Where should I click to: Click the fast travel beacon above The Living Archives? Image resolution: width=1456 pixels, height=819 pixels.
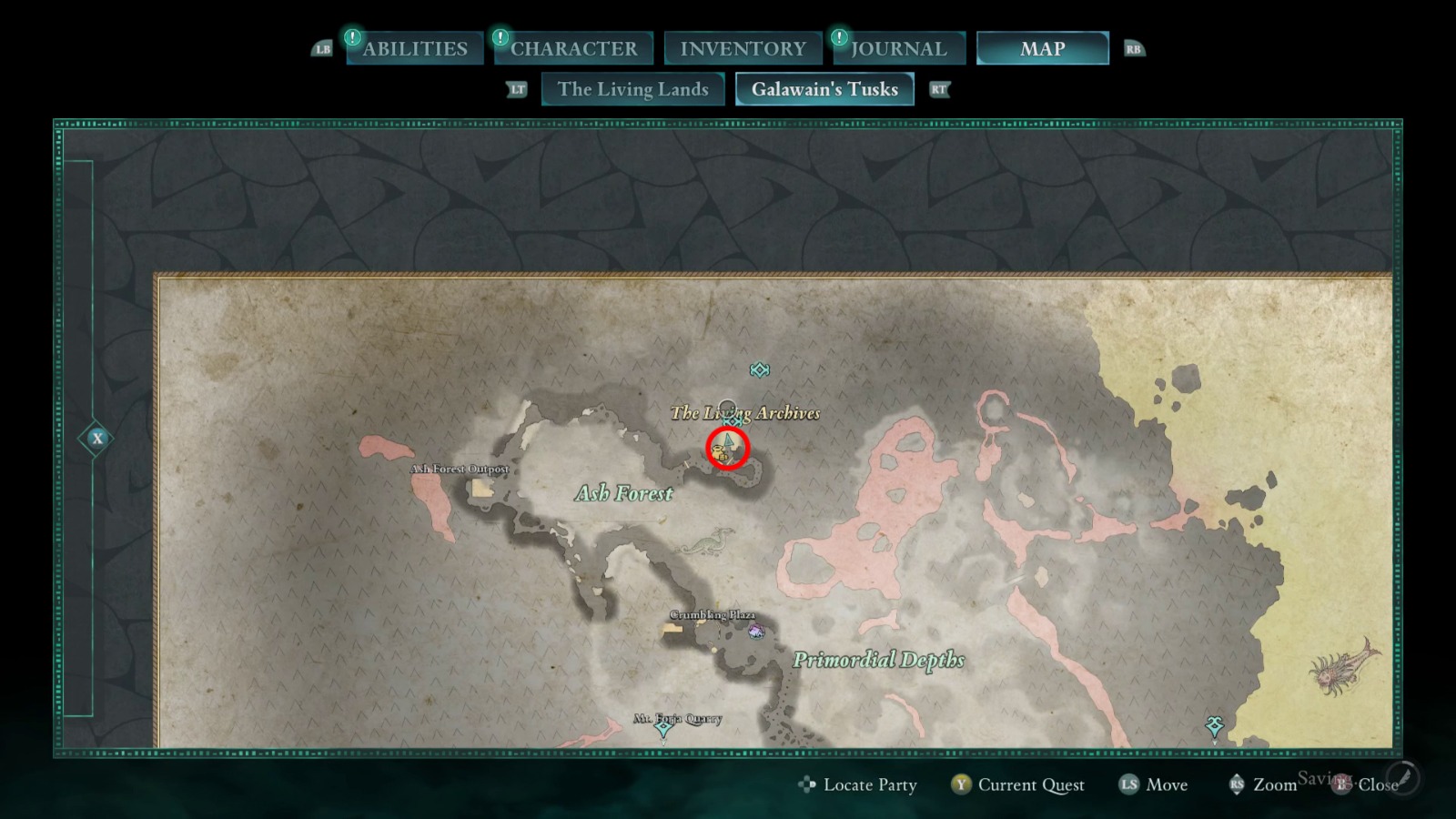click(x=760, y=369)
